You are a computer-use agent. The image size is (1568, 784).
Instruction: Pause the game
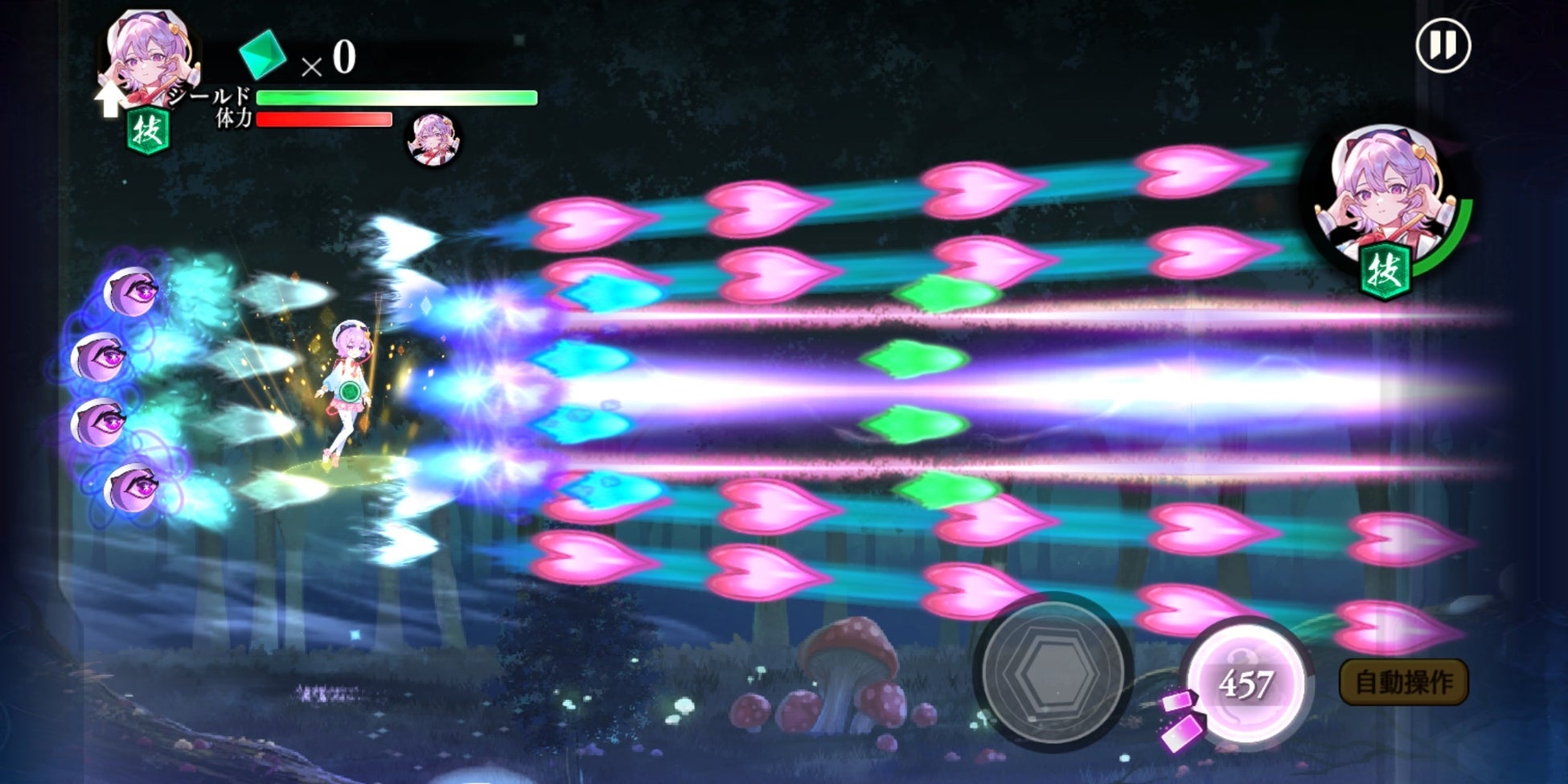coord(1443,46)
